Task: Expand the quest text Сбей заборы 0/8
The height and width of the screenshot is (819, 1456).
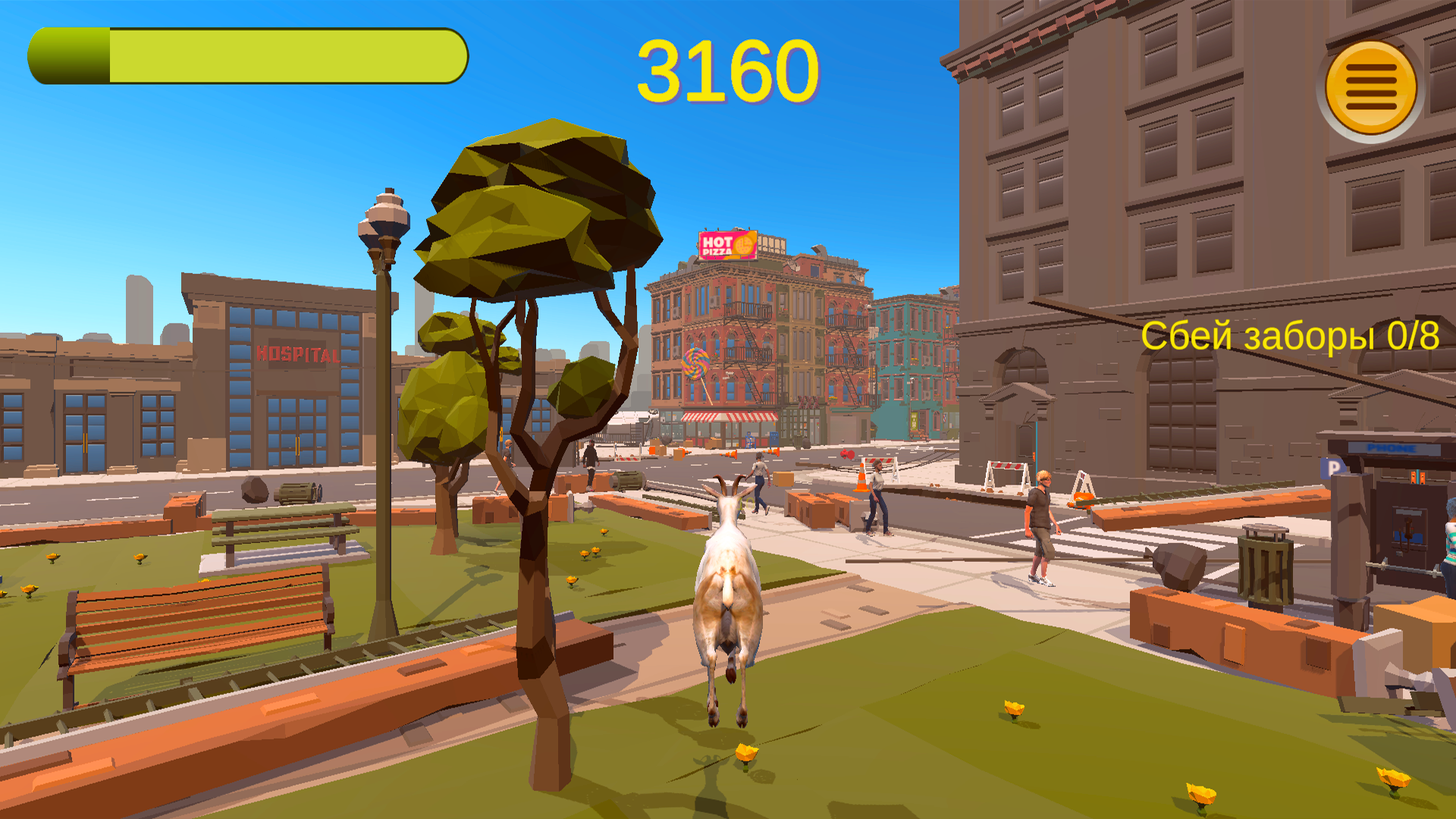Action: coord(1291,337)
